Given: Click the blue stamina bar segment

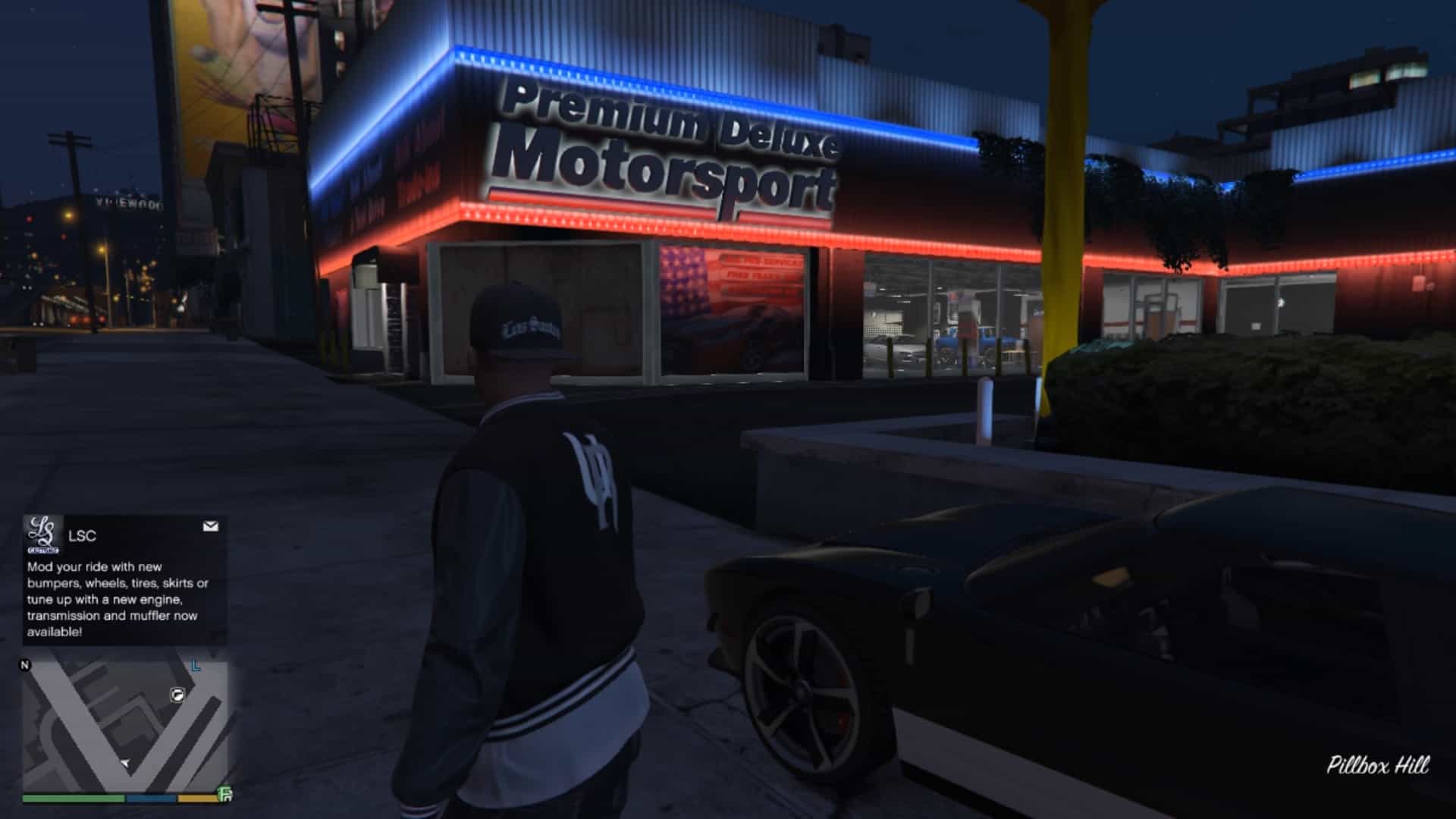Looking at the screenshot, I should [150, 798].
